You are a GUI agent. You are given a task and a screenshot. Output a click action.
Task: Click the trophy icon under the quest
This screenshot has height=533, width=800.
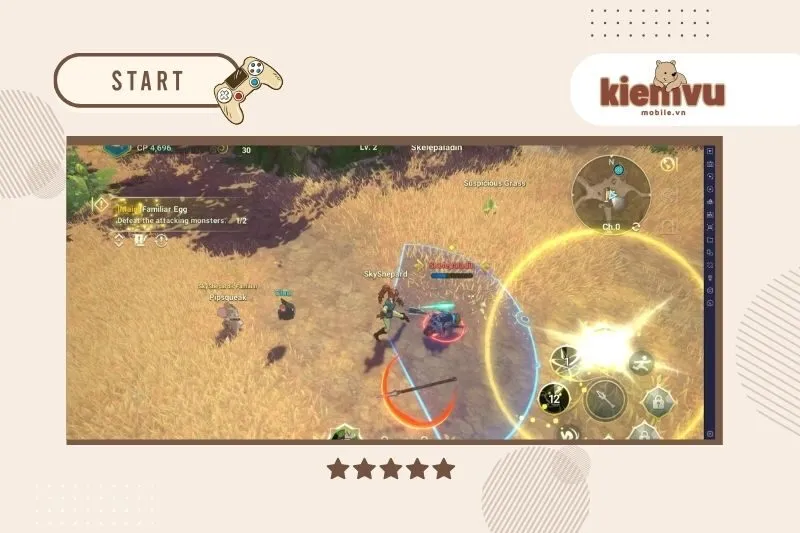(x=139, y=240)
